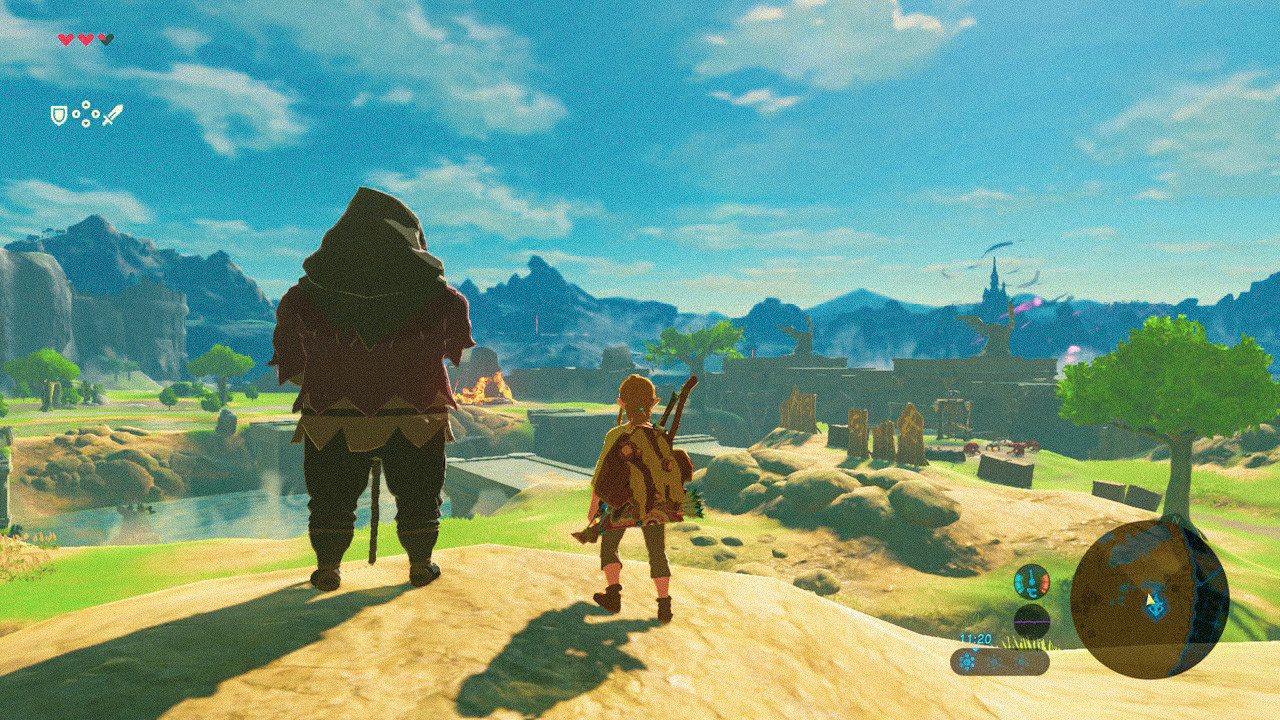Open the circular minimap
This screenshot has height=720, width=1280.
tap(1149, 599)
